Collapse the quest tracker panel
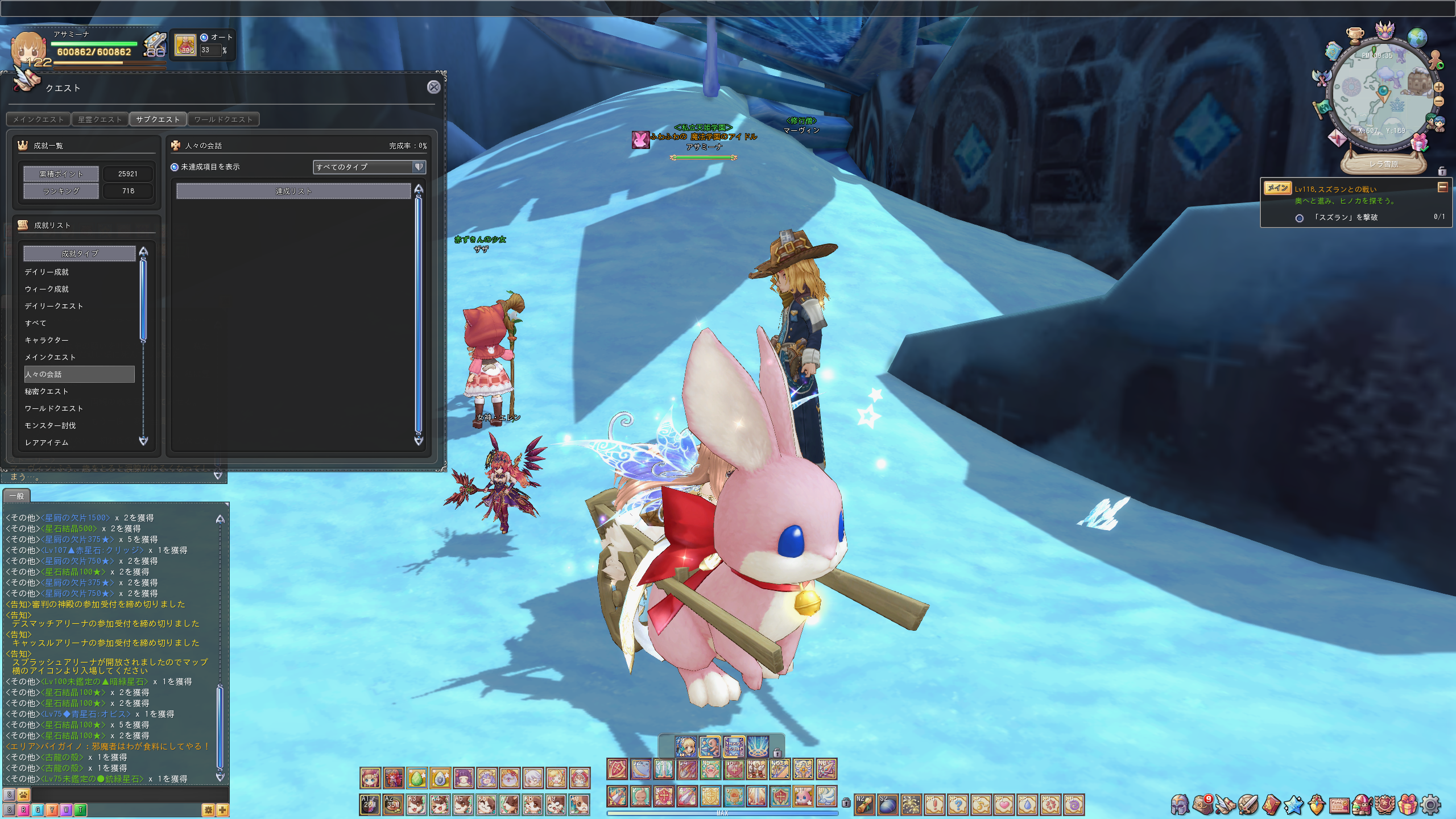1456x819 pixels. click(x=1442, y=188)
